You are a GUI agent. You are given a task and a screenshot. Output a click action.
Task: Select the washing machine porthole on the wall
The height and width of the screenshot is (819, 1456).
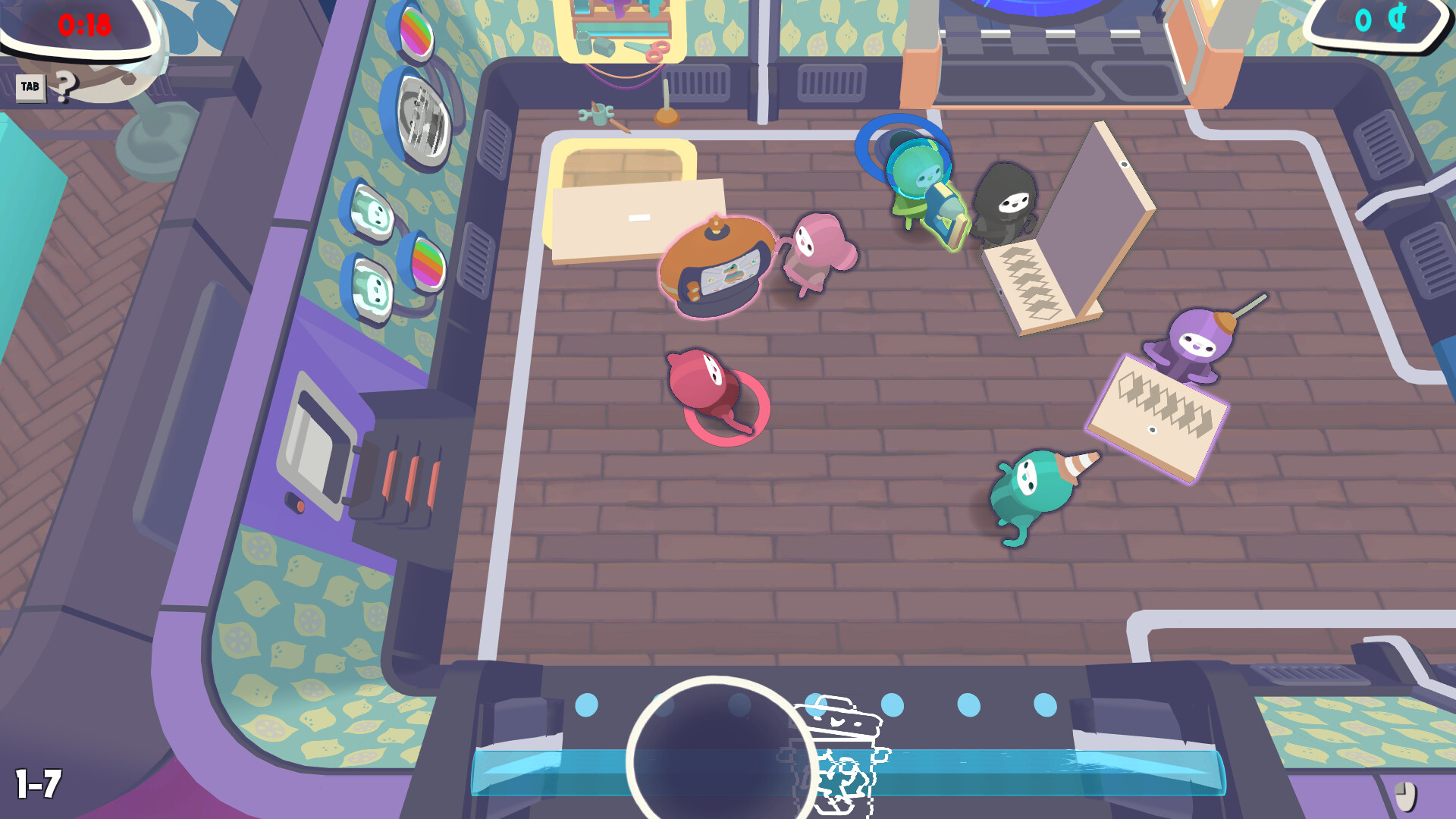pyautogui.click(x=421, y=119)
